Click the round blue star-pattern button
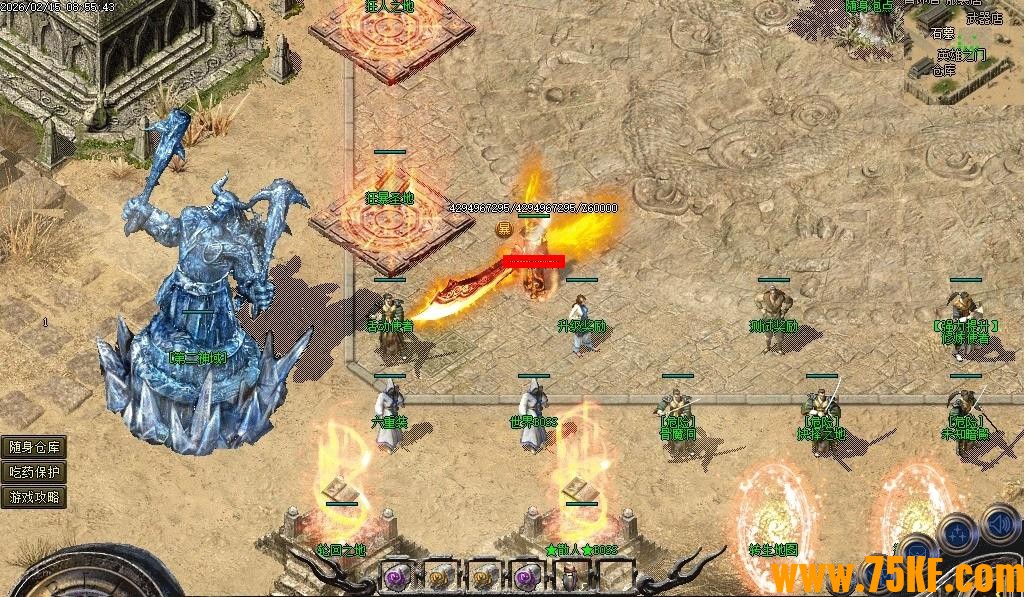Image resolution: width=1029 pixels, height=597 pixels. 957,532
